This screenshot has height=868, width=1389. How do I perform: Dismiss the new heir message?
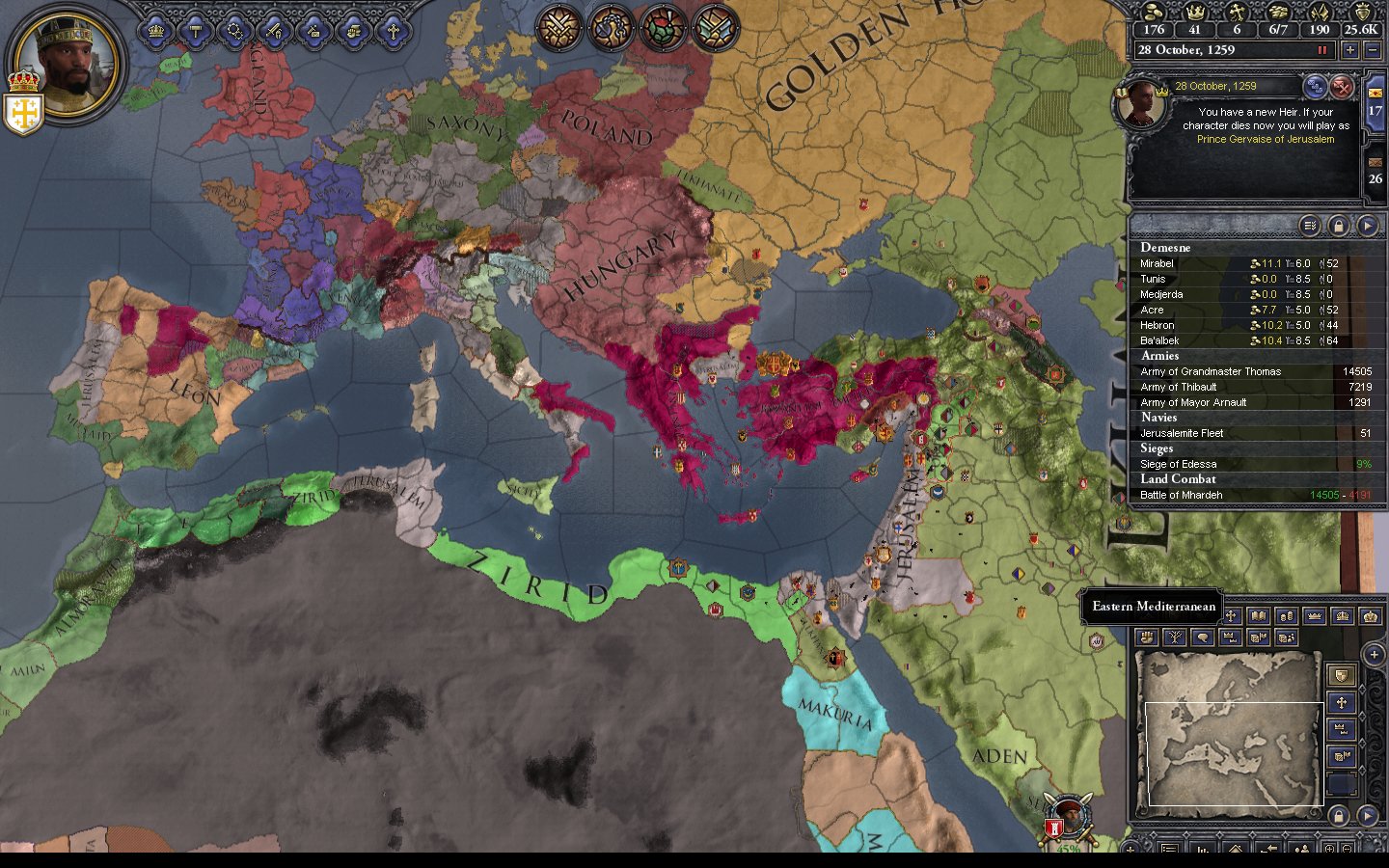(x=1342, y=88)
